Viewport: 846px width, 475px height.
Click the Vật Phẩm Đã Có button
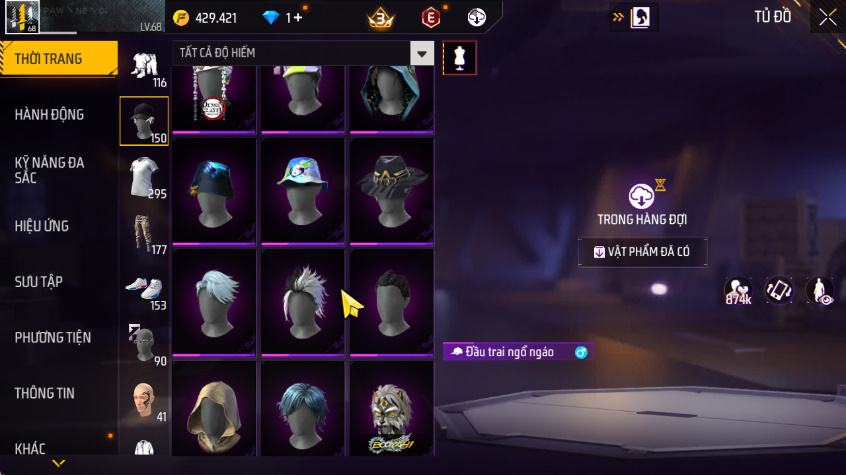click(642, 252)
